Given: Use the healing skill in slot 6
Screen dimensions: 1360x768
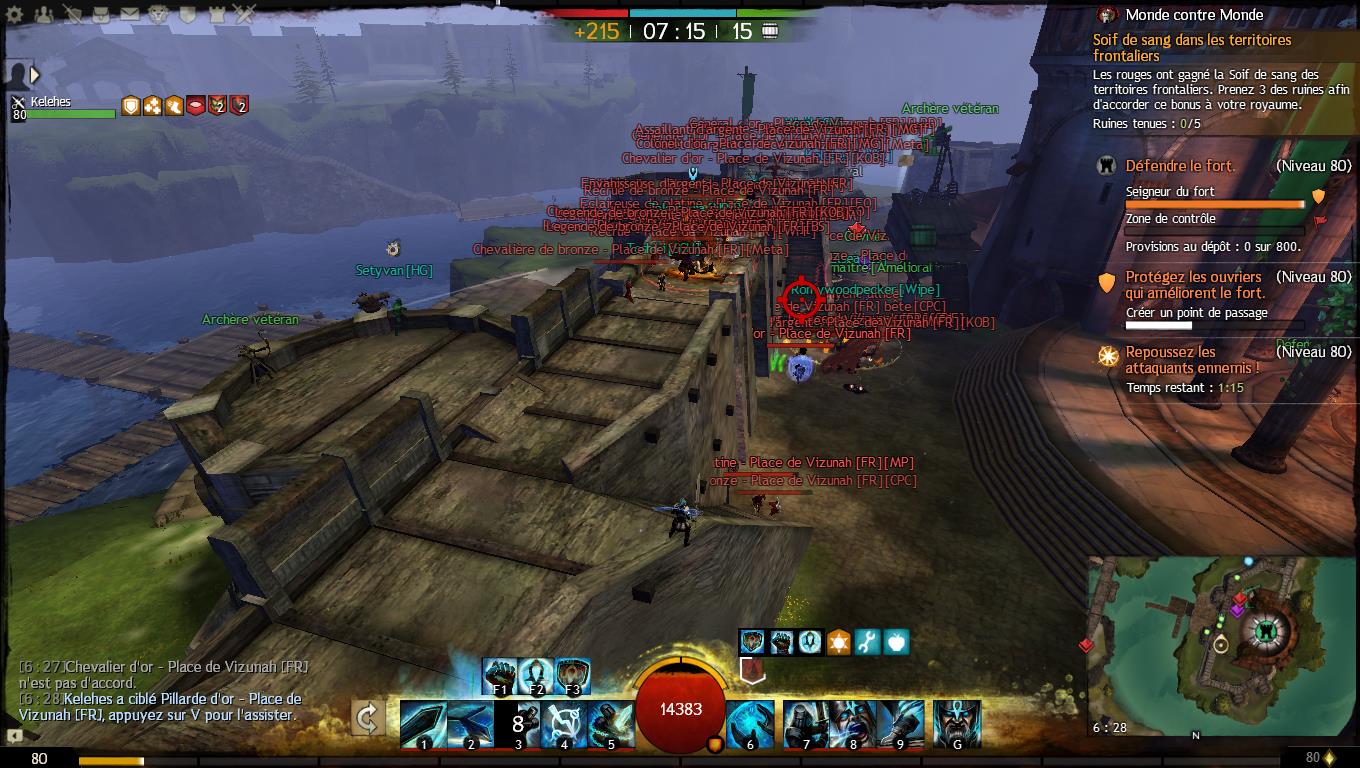Looking at the screenshot, I should (x=750, y=724).
